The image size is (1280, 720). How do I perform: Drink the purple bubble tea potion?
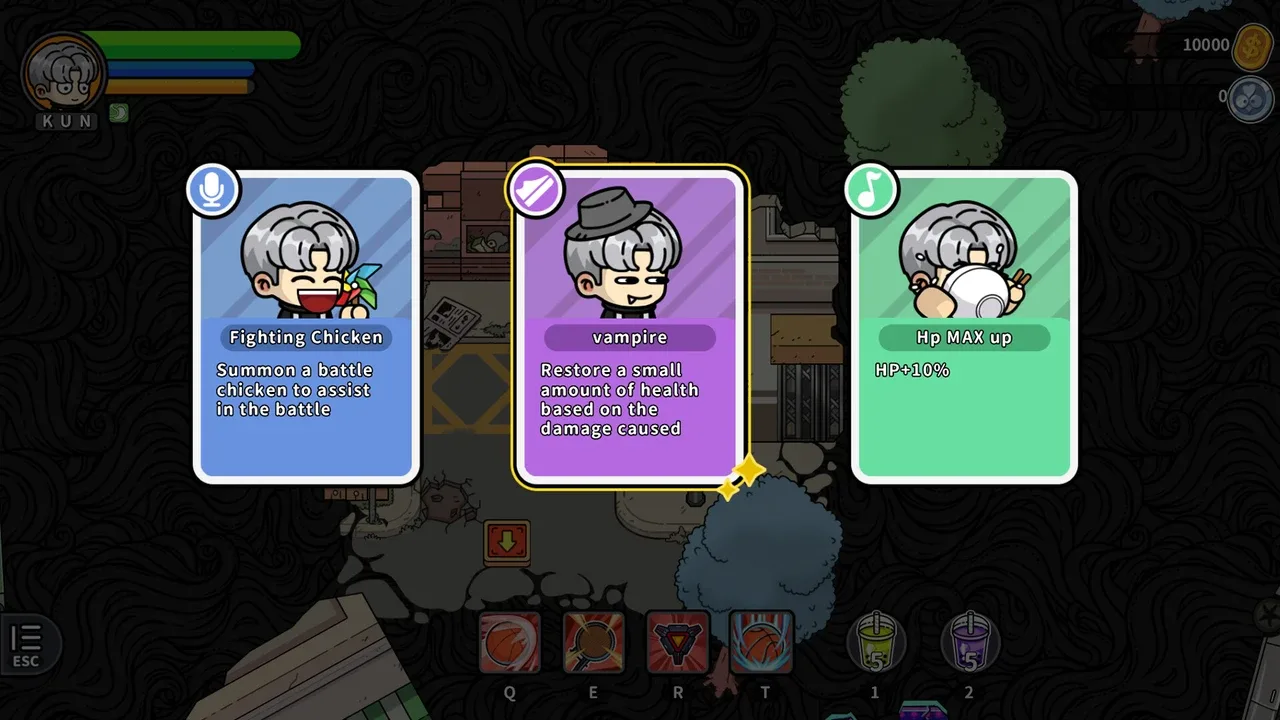click(969, 642)
